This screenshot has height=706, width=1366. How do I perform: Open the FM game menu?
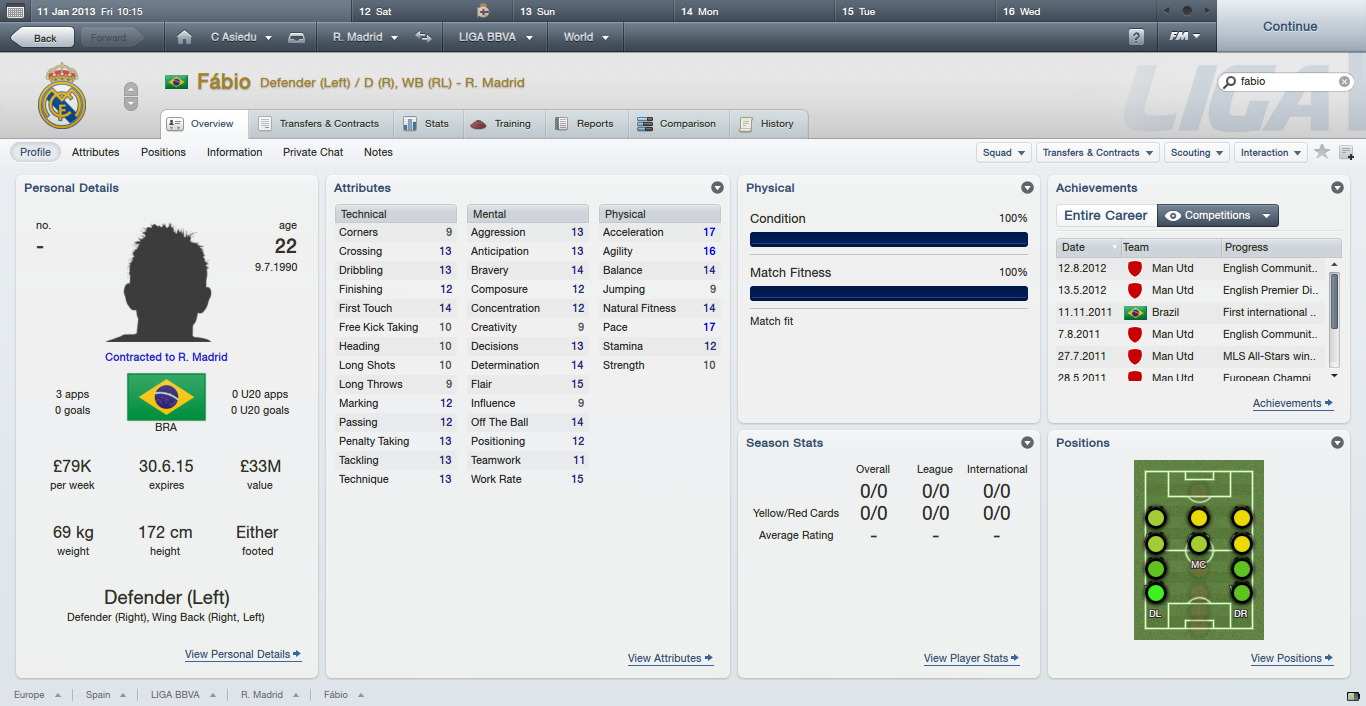tap(1185, 37)
